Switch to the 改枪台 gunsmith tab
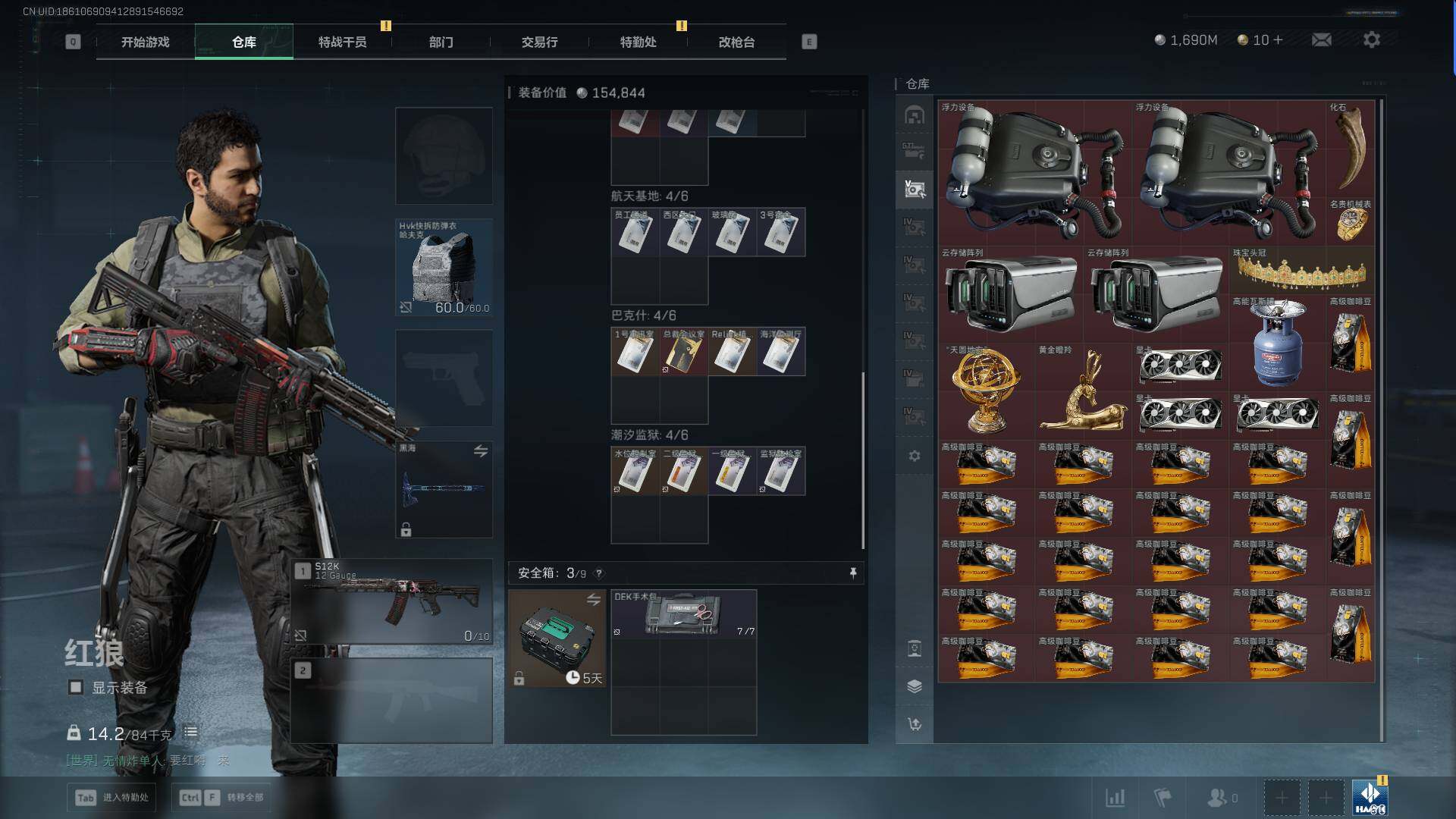This screenshot has width=1456, height=819. coord(736,42)
